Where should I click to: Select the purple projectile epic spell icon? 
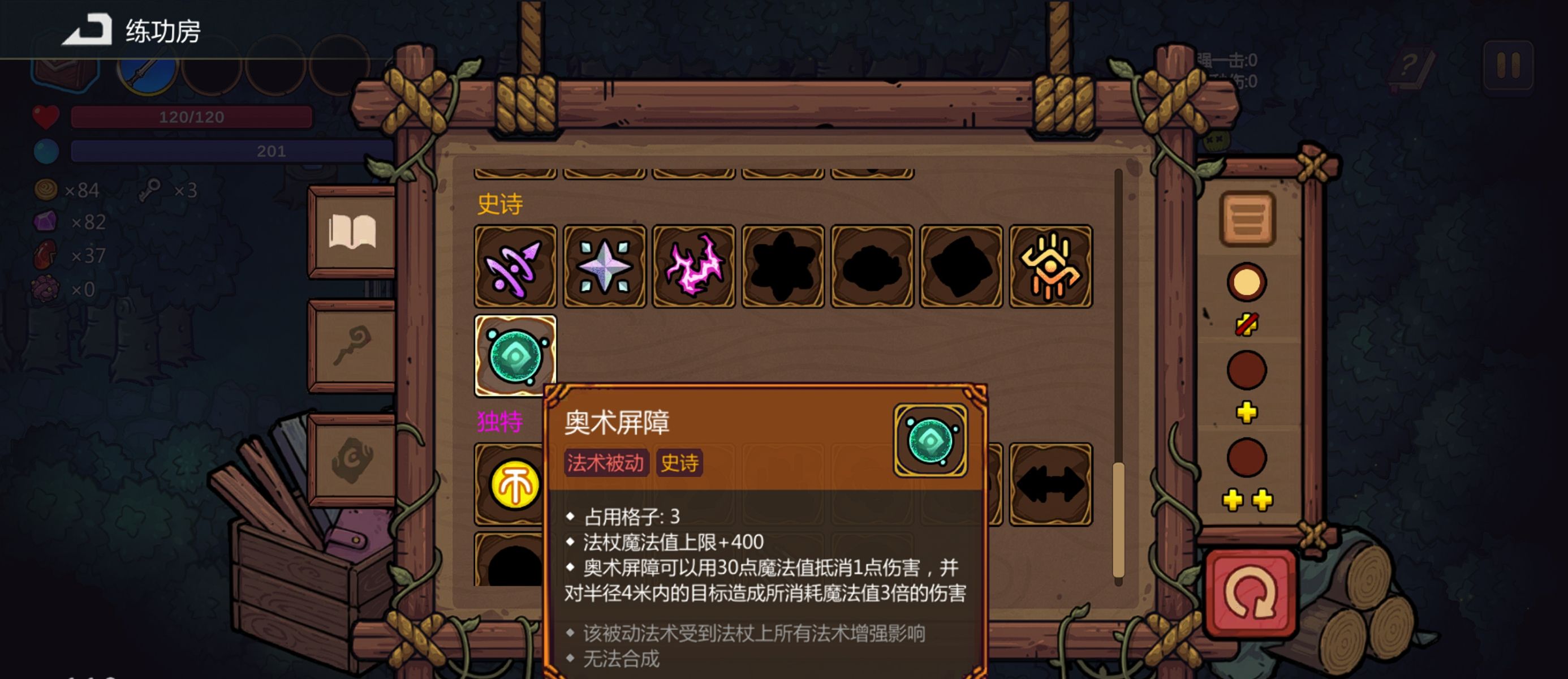515,268
